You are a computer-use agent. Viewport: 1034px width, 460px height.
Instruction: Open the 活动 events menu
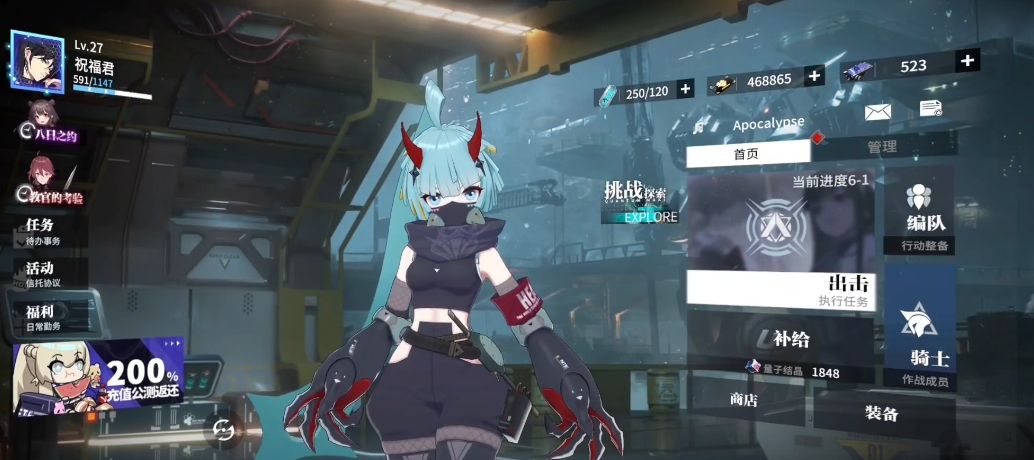pos(45,274)
